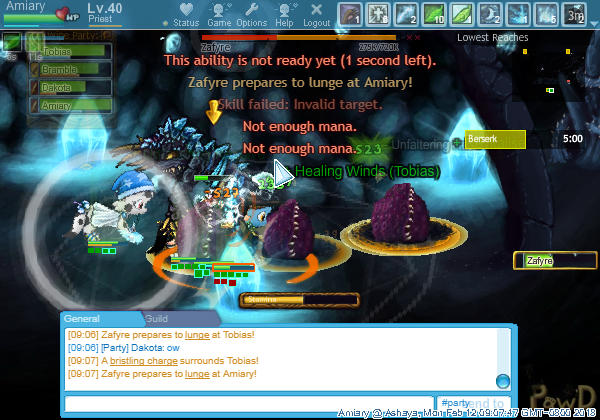Focus the chat message input box
The image size is (600, 420).
click(249, 403)
